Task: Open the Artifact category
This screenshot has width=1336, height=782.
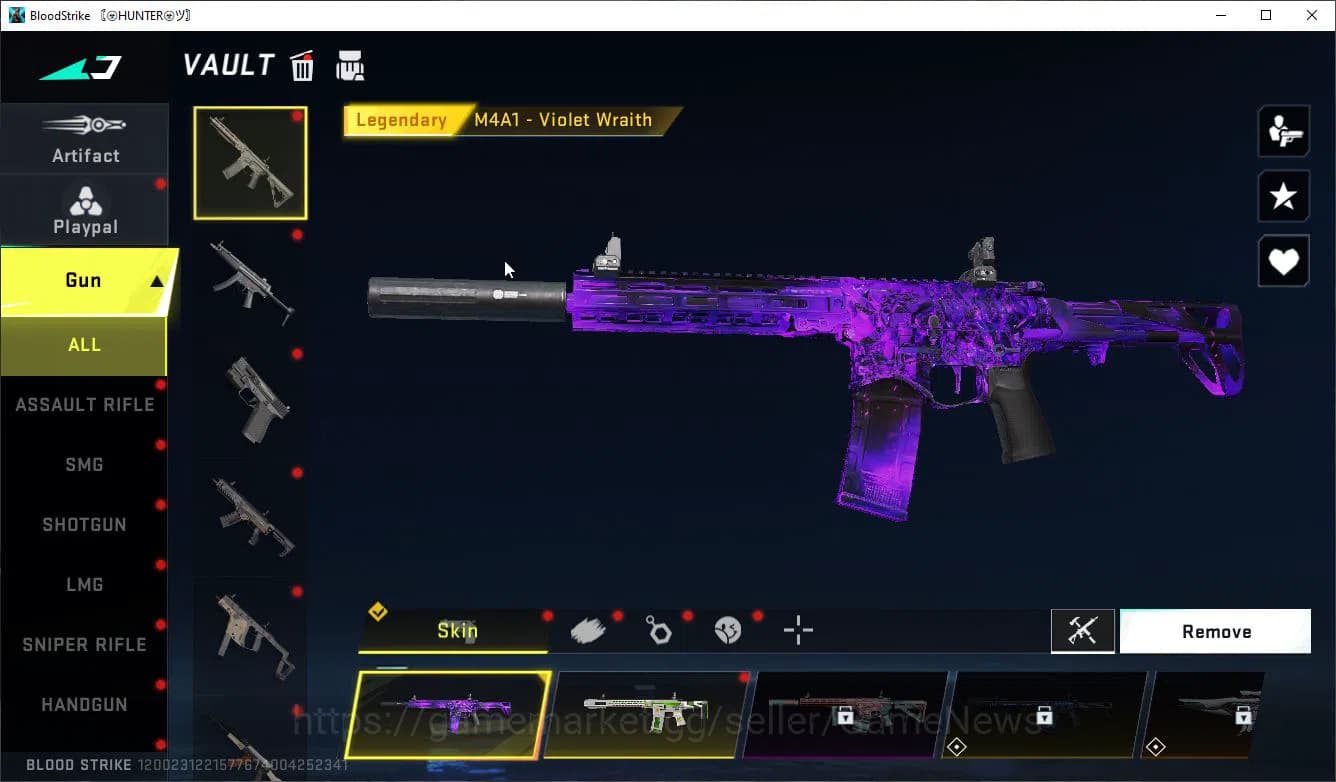Action: 85,139
